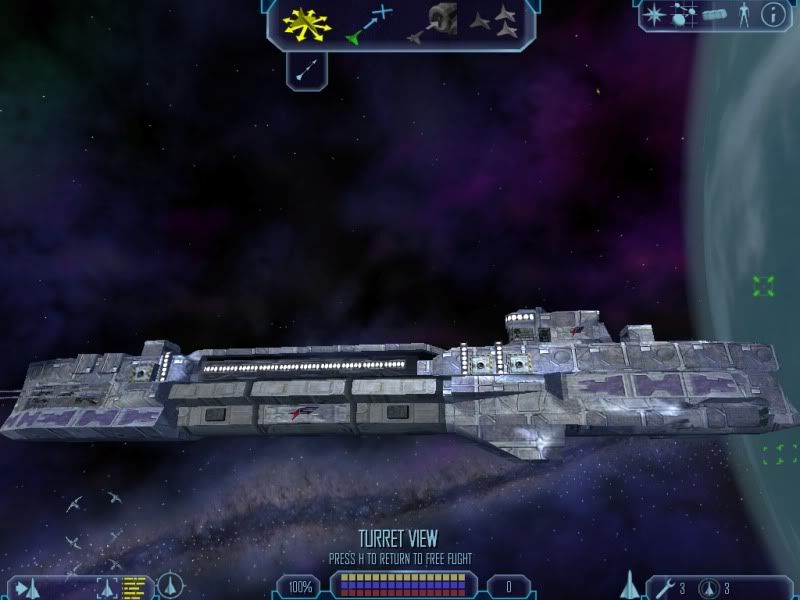Open the reputation person icon
Viewport: 800px width, 600px height.
click(x=741, y=14)
